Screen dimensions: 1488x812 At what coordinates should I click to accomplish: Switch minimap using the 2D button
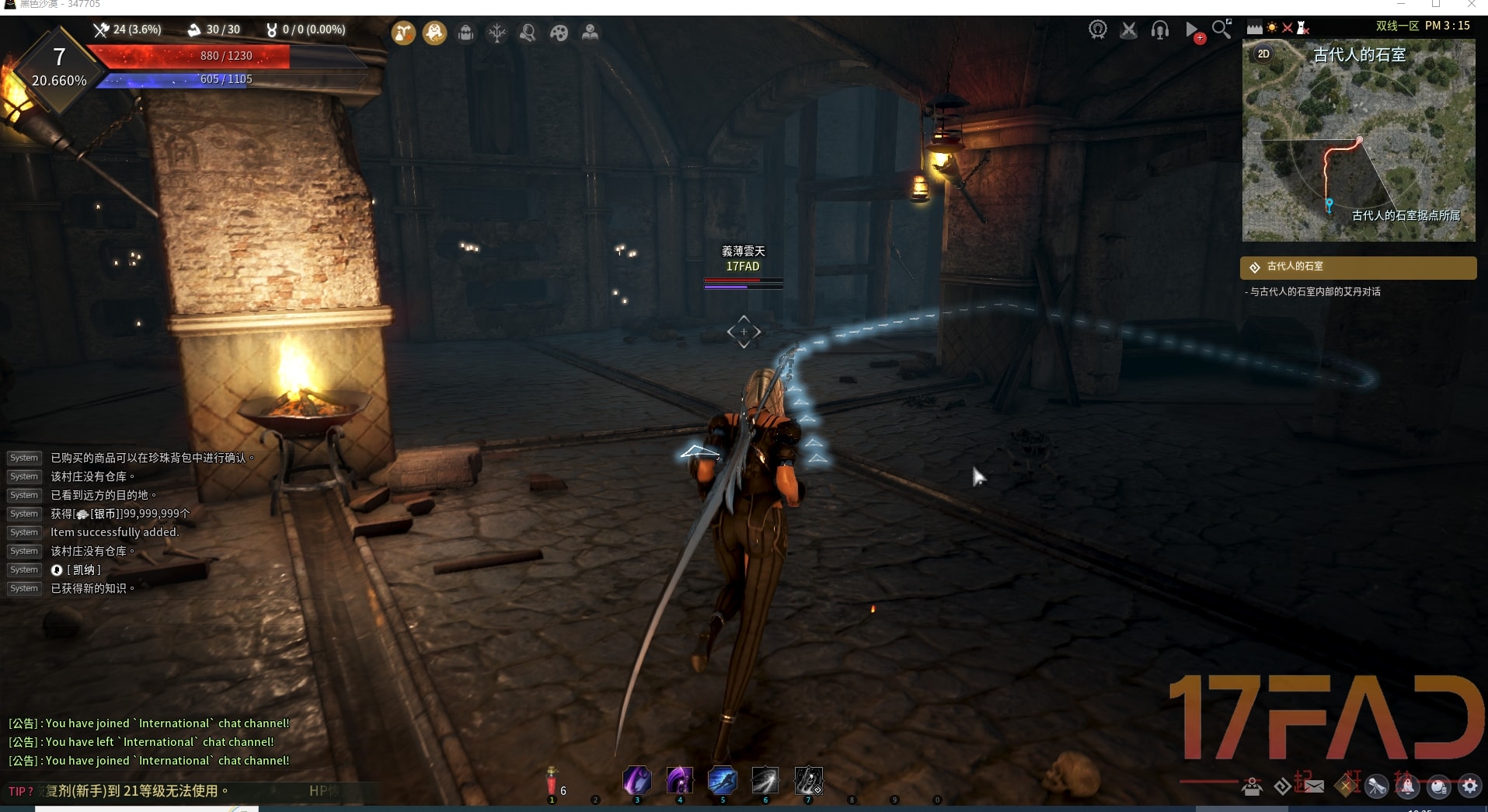click(1263, 54)
